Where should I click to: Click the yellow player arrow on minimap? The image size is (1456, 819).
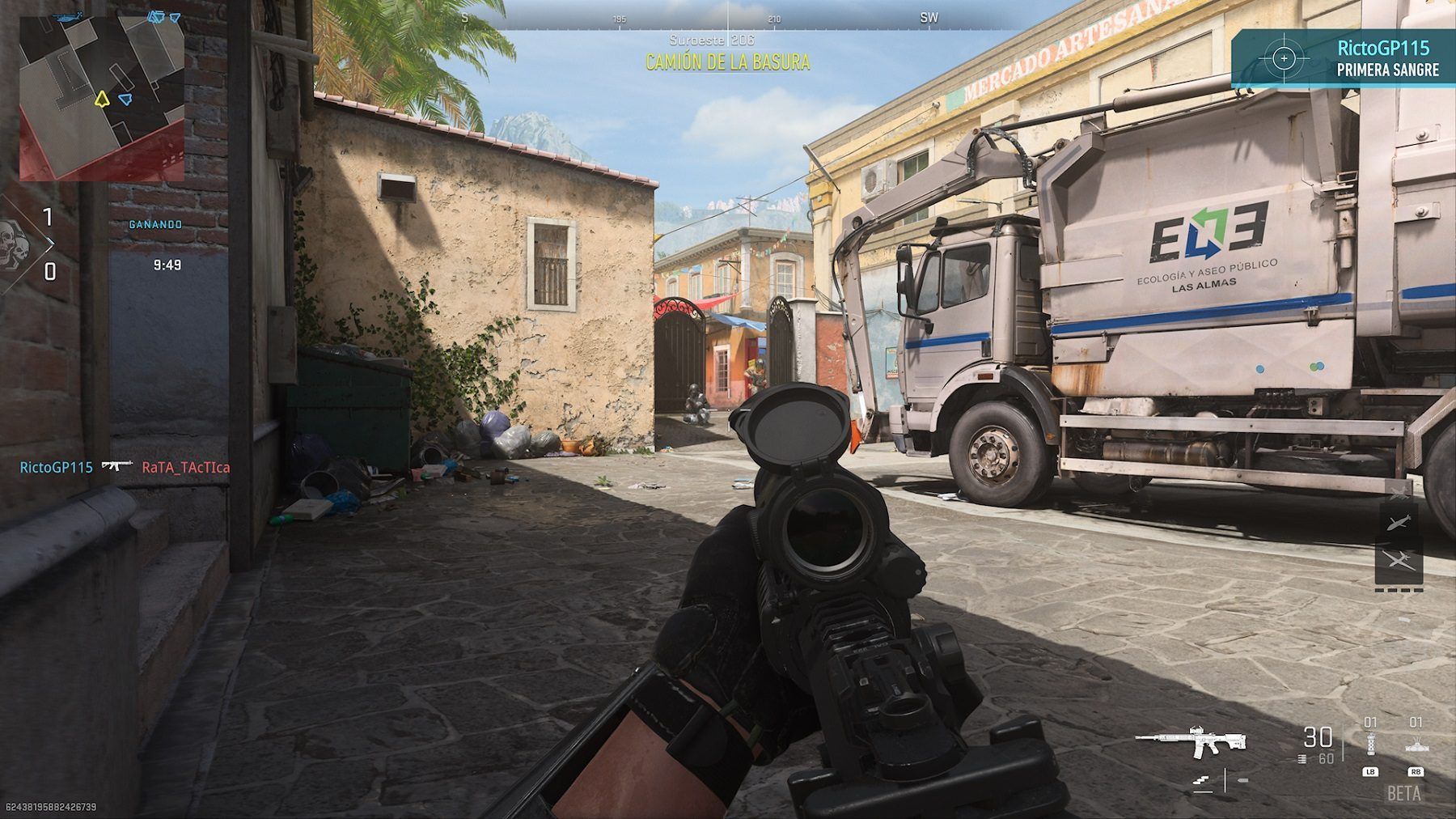coord(101,100)
